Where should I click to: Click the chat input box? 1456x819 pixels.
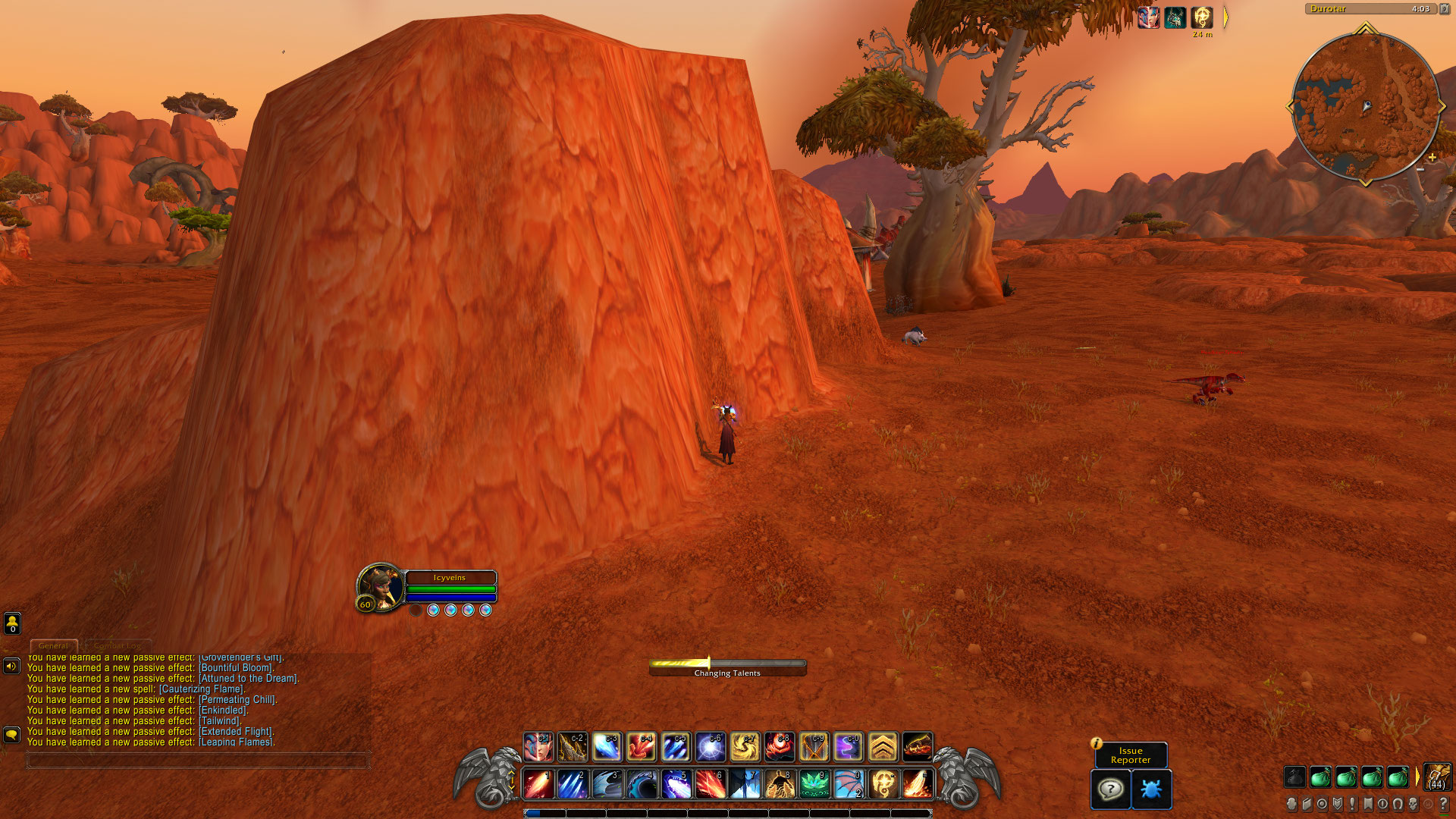point(197,759)
